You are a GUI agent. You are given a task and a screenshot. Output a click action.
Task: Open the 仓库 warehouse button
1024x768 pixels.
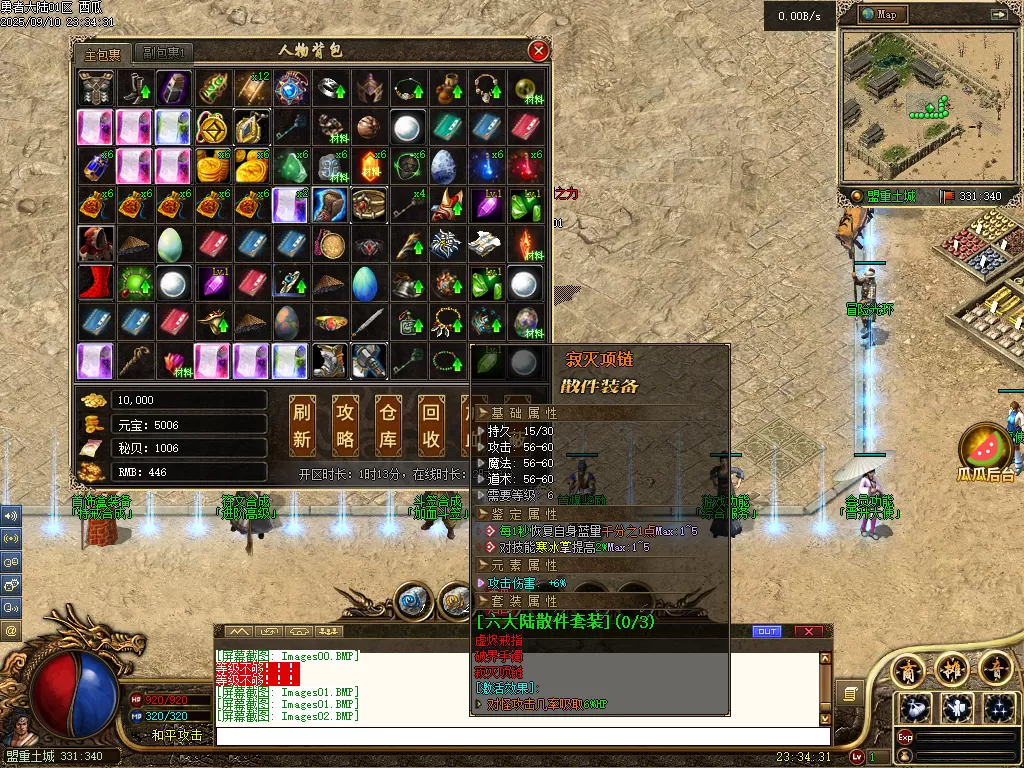tap(388, 424)
